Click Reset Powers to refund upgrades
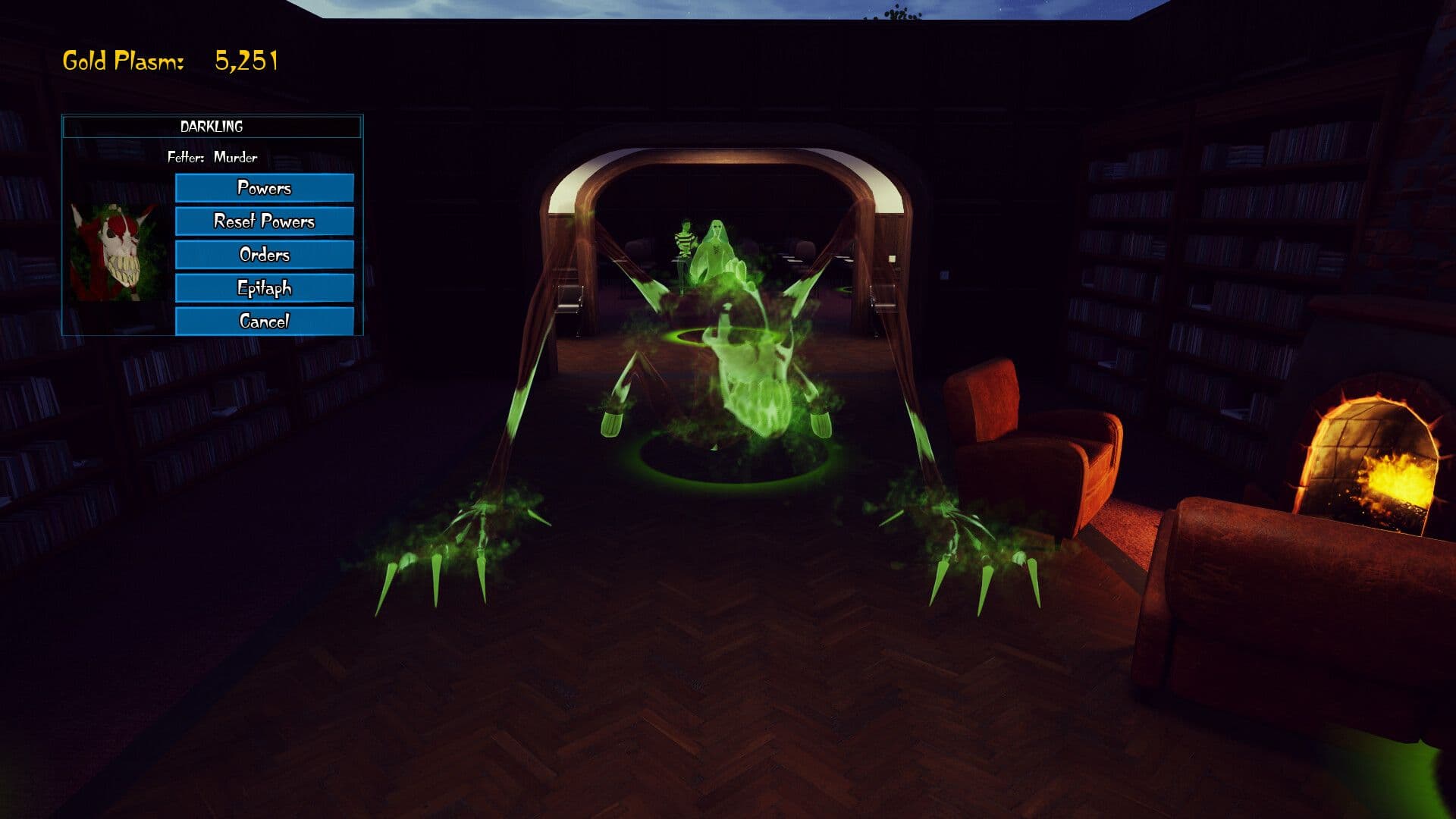 click(264, 221)
